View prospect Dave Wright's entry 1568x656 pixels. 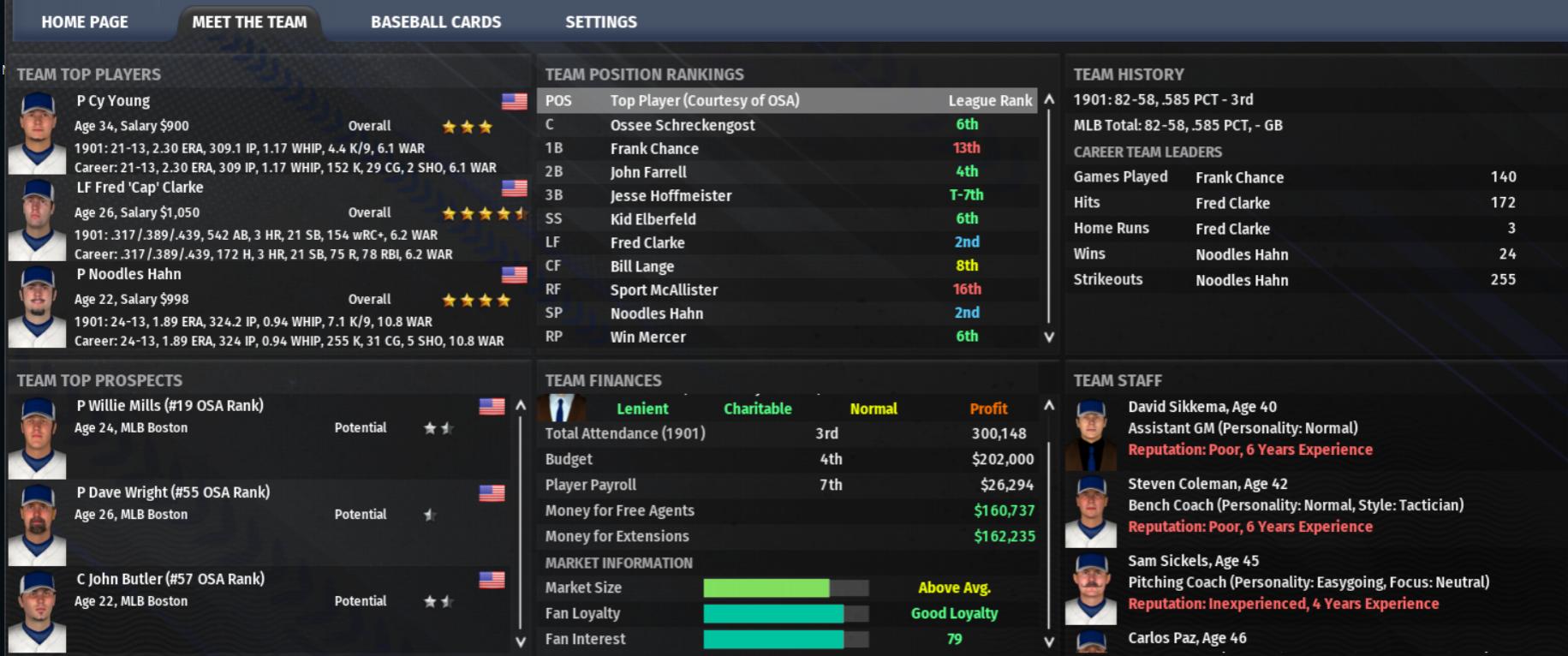172,492
